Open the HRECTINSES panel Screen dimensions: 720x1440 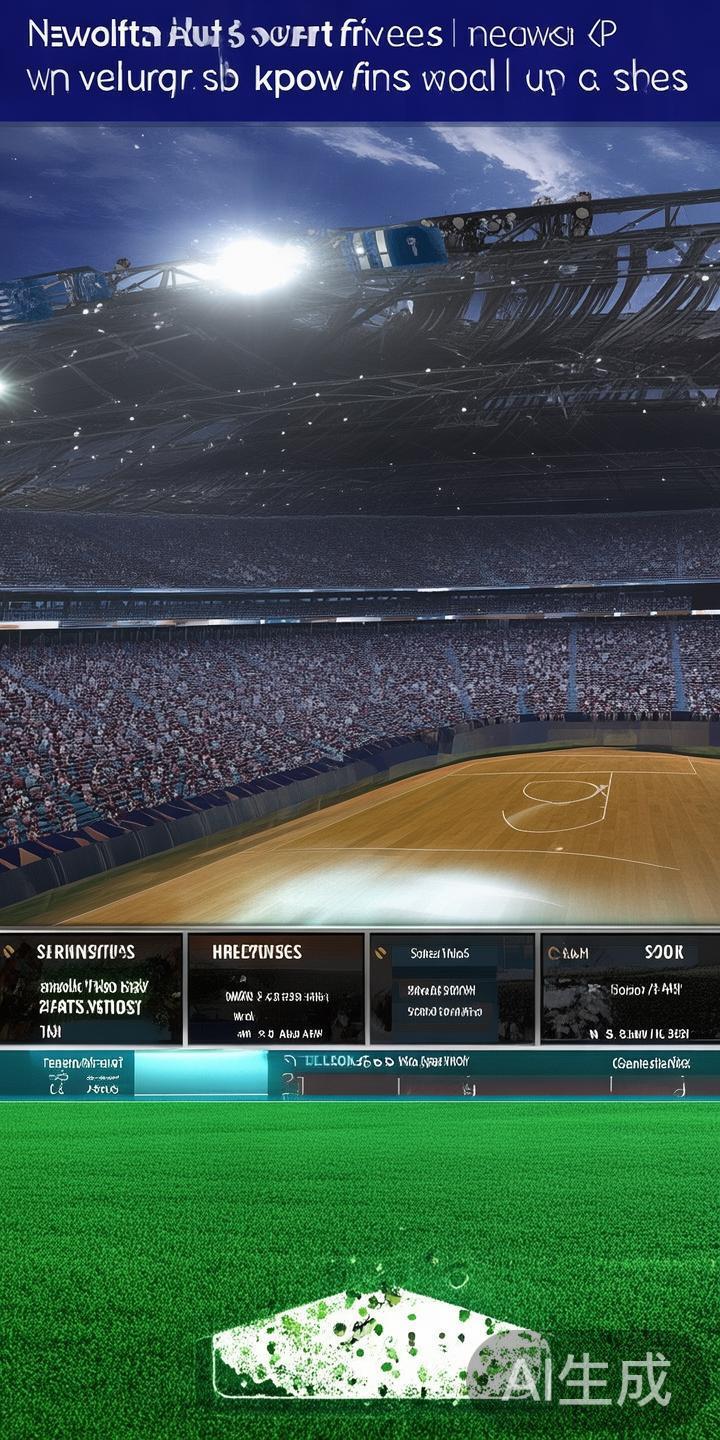(x=275, y=988)
